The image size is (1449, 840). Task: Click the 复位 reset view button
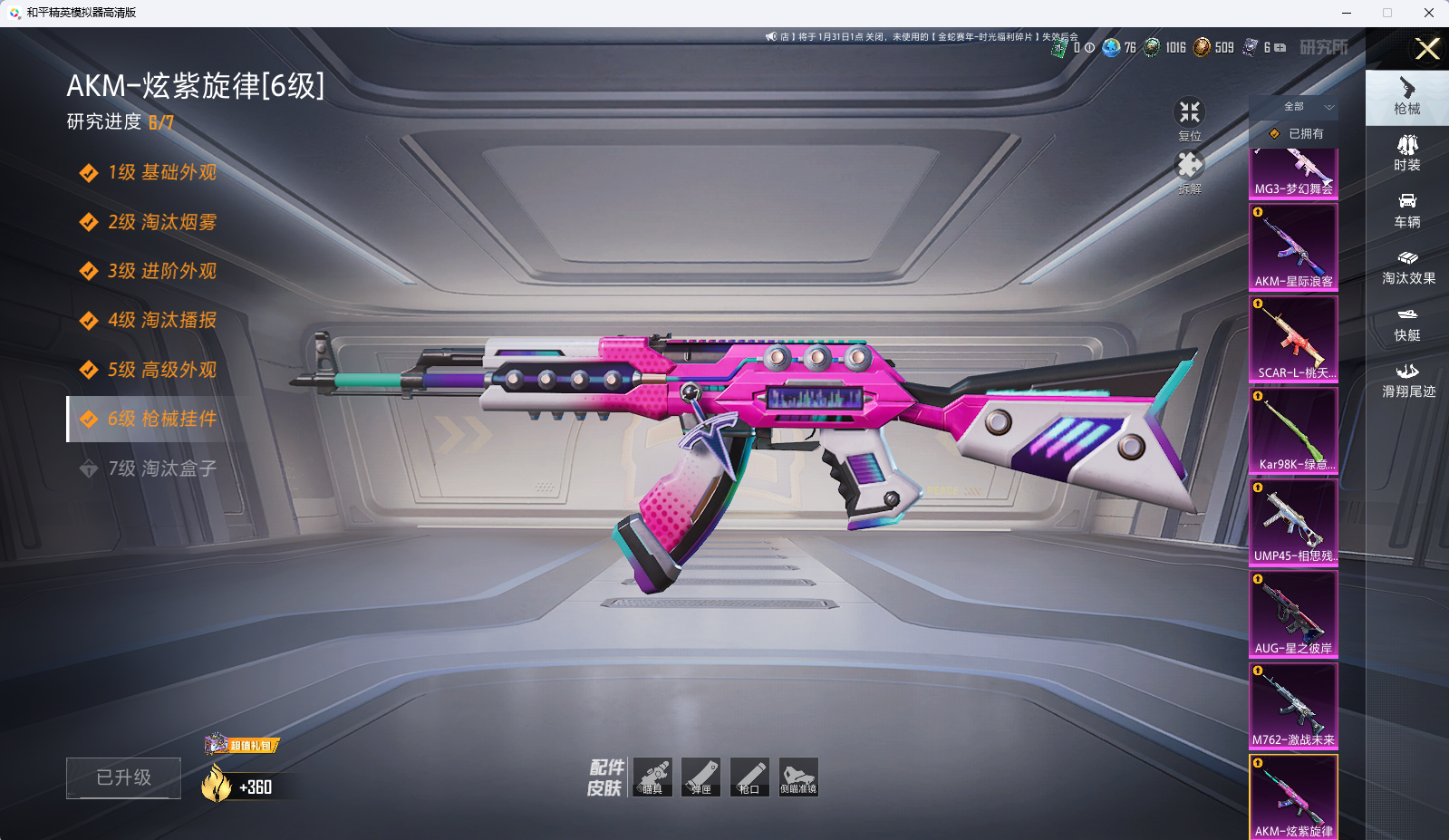pos(1189,119)
